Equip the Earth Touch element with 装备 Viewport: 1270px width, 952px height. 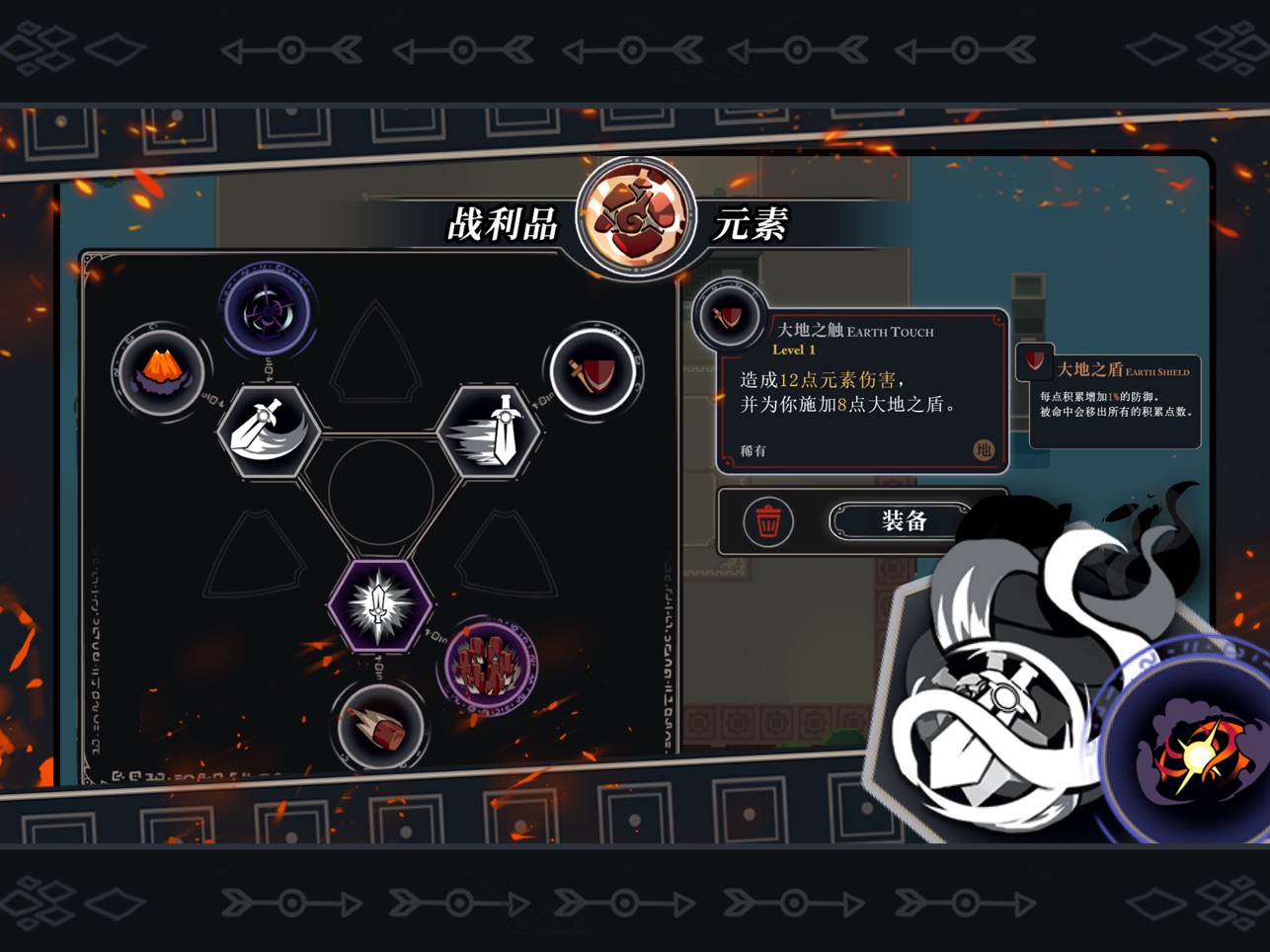click(x=903, y=520)
